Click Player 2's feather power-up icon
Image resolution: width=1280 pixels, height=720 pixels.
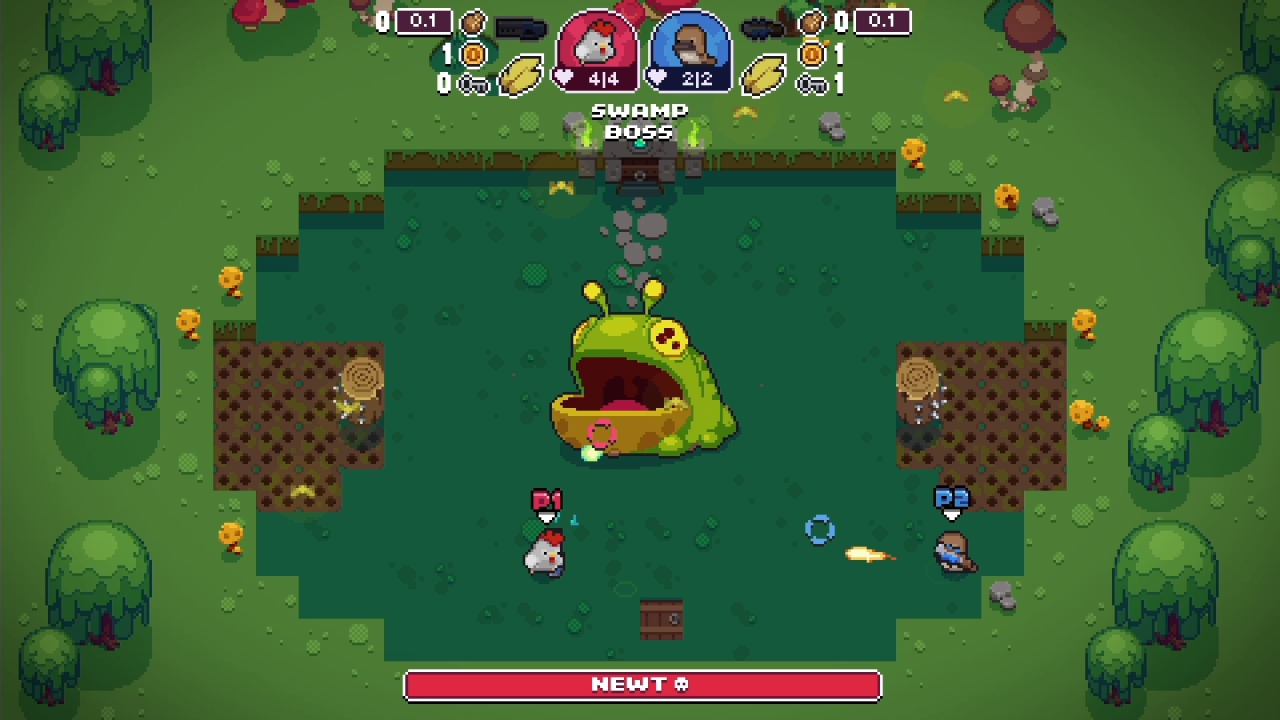click(x=766, y=76)
